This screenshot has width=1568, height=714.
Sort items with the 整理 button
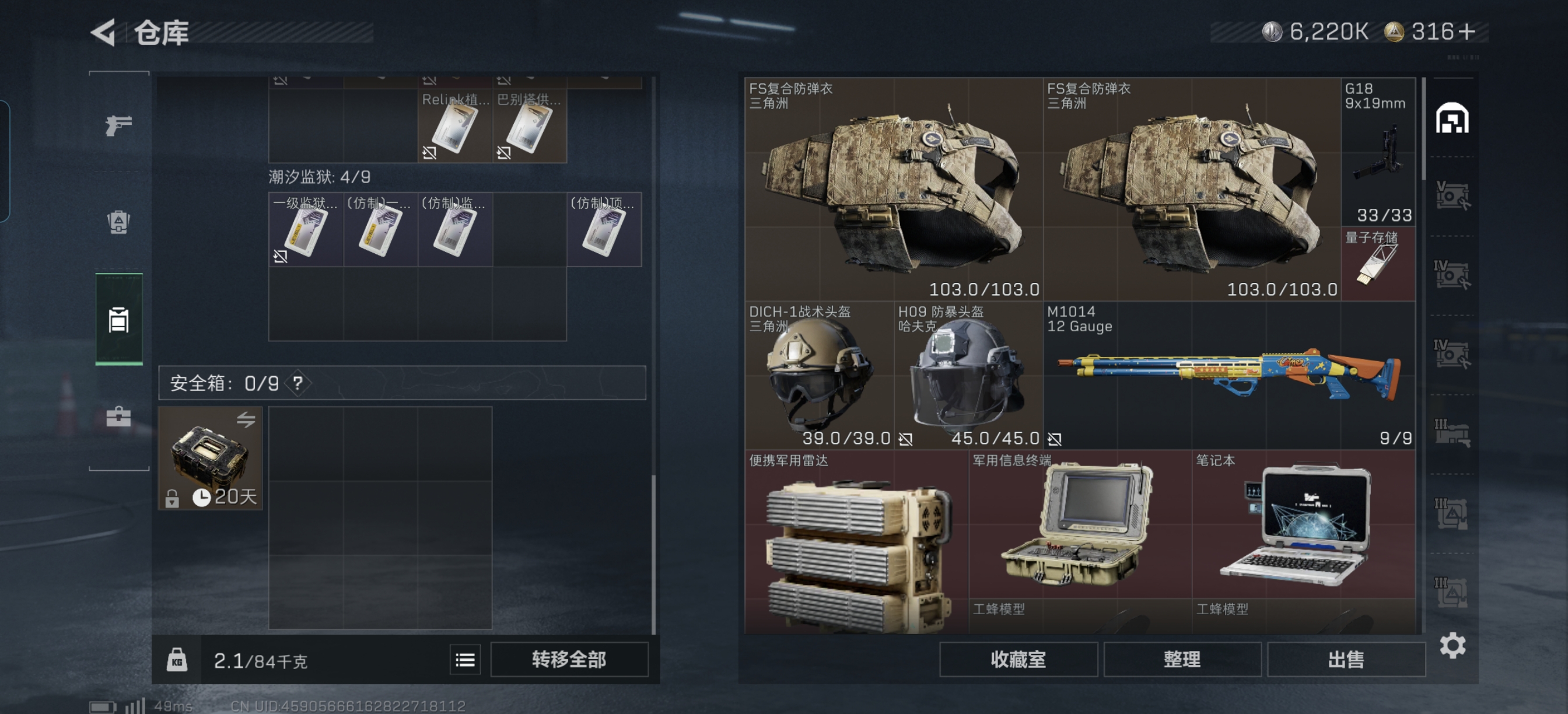pos(1181,659)
